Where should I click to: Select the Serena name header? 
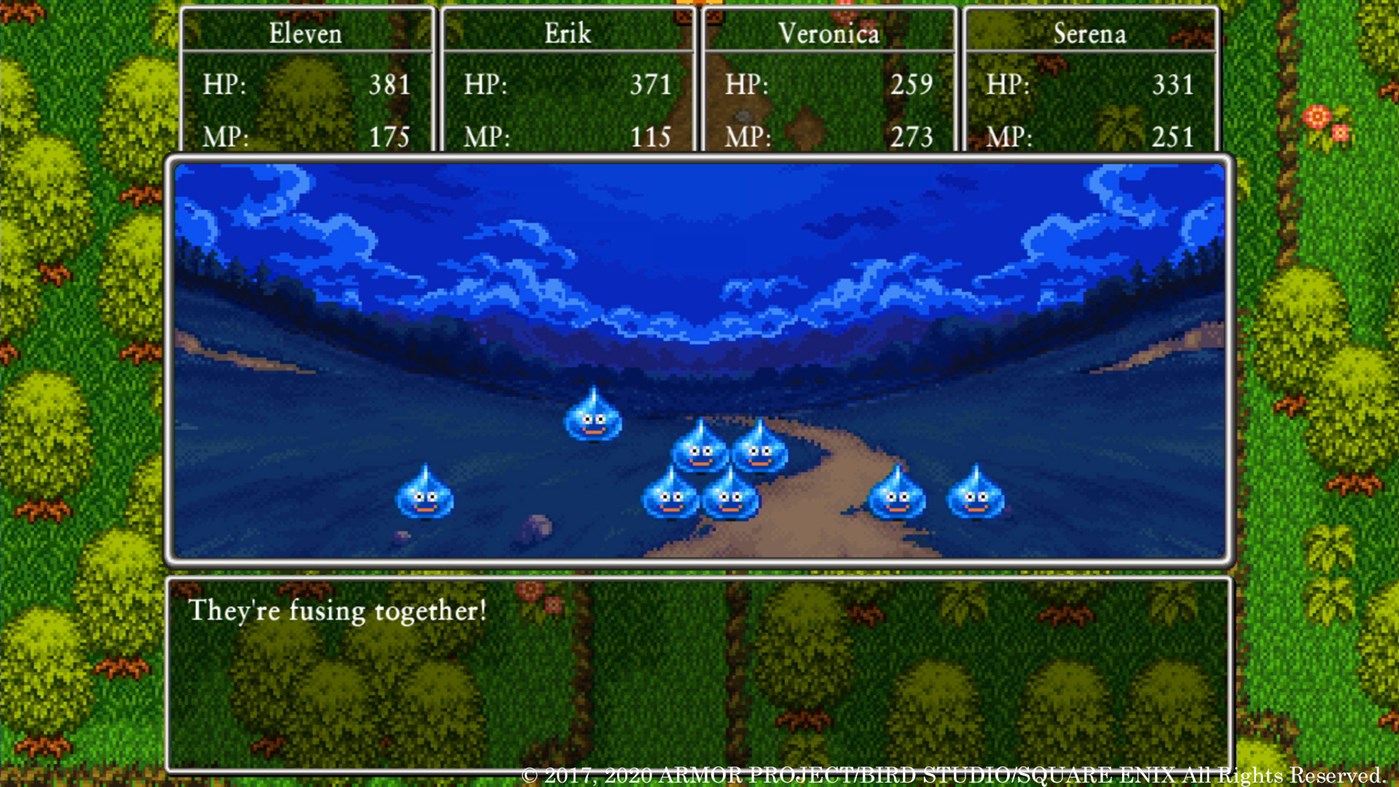[1089, 32]
